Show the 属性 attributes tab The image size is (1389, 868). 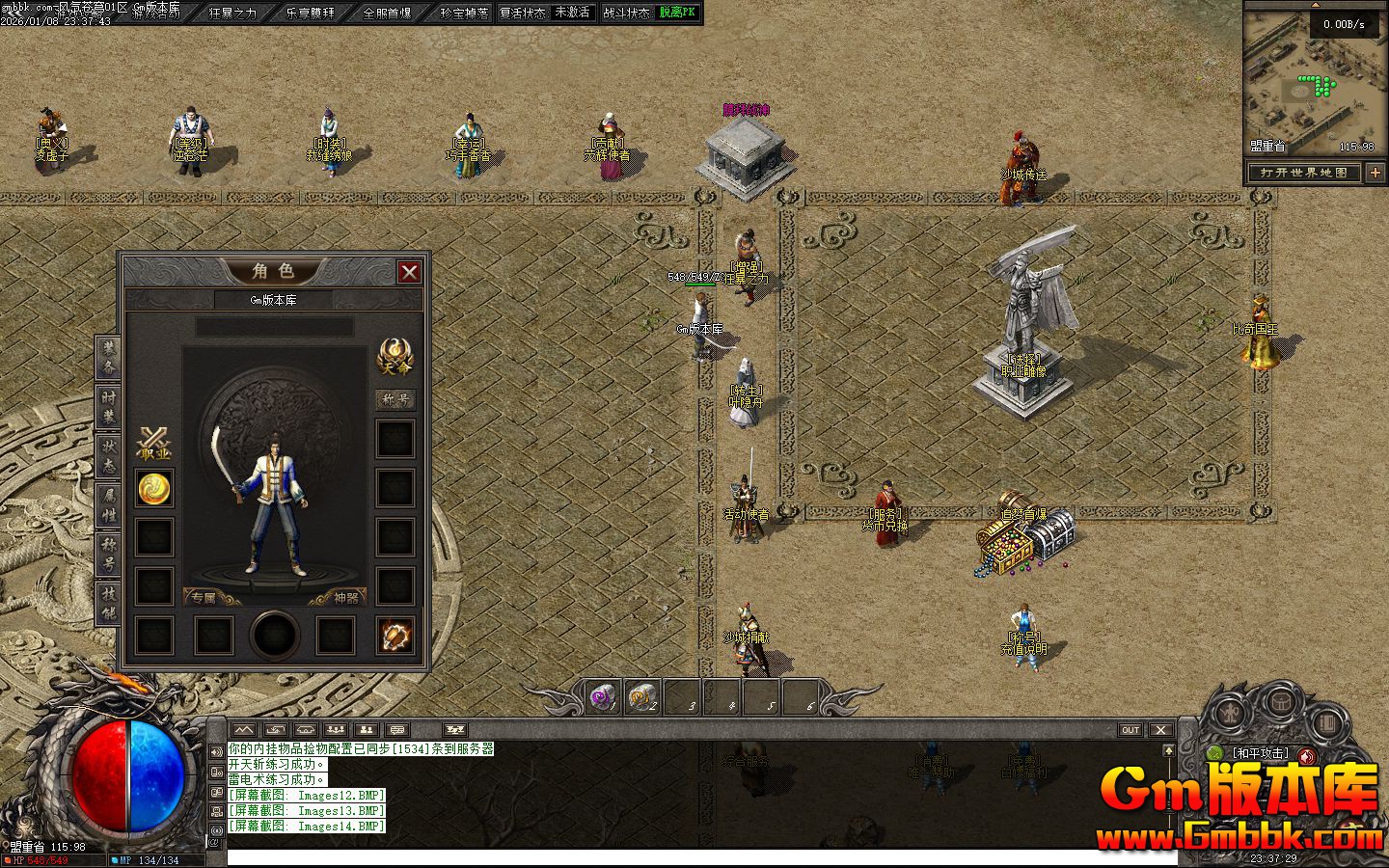click(x=108, y=504)
